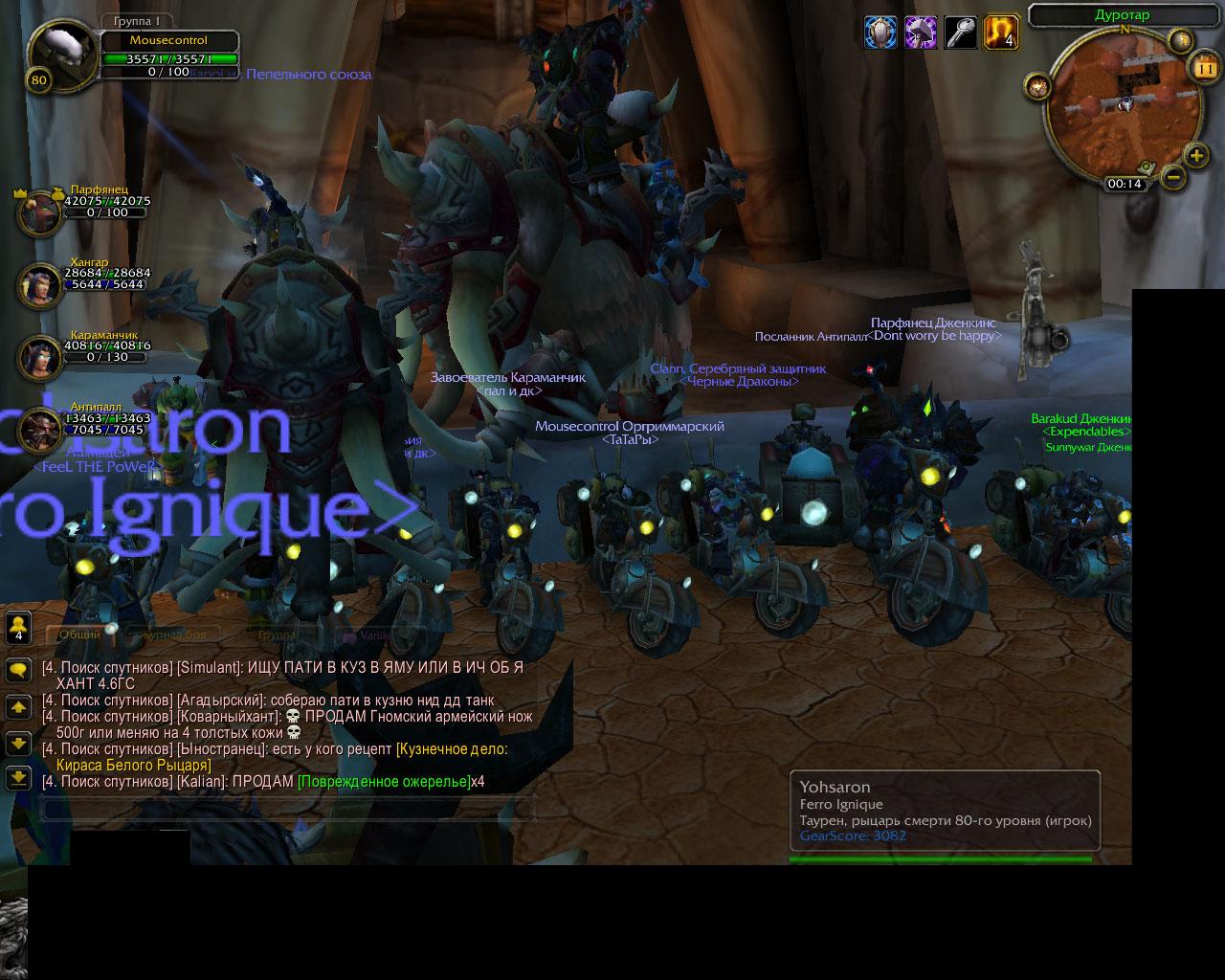This screenshot has width=1225, height=980.
Task: Click party member Караманчик's portrait
Action: pos(40,358)
